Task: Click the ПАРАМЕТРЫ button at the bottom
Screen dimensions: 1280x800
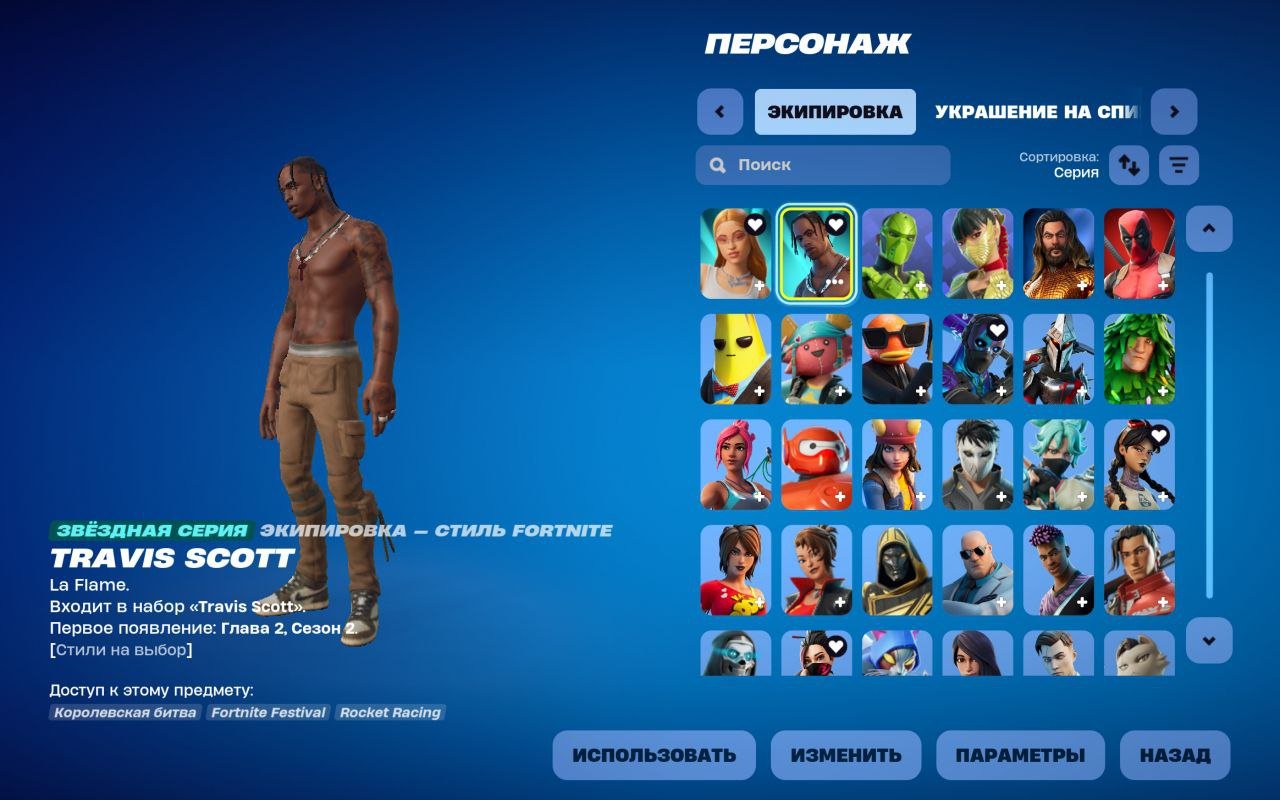Action: (1020, 755)
